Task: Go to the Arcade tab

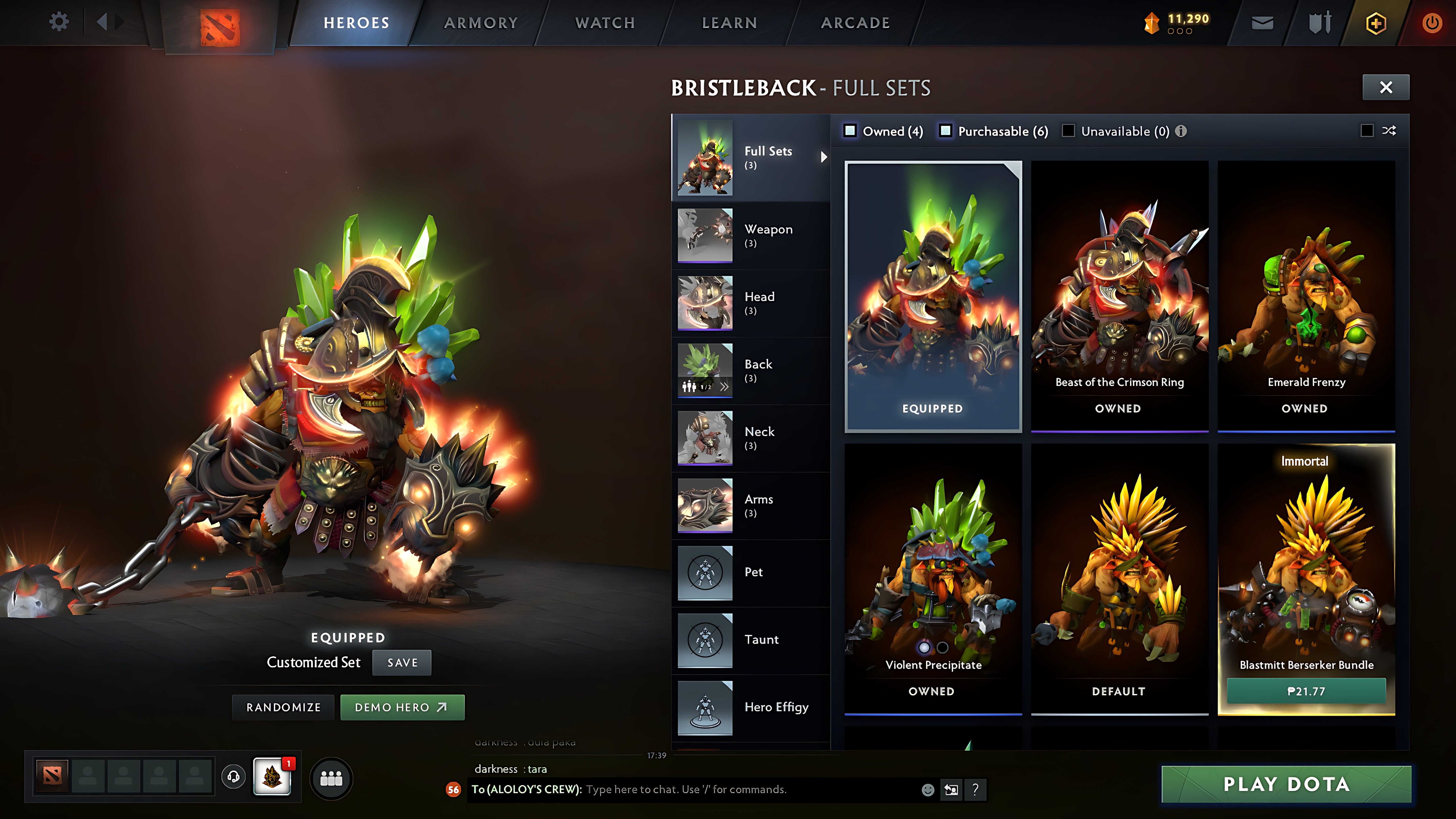Action: coord(855,23)
